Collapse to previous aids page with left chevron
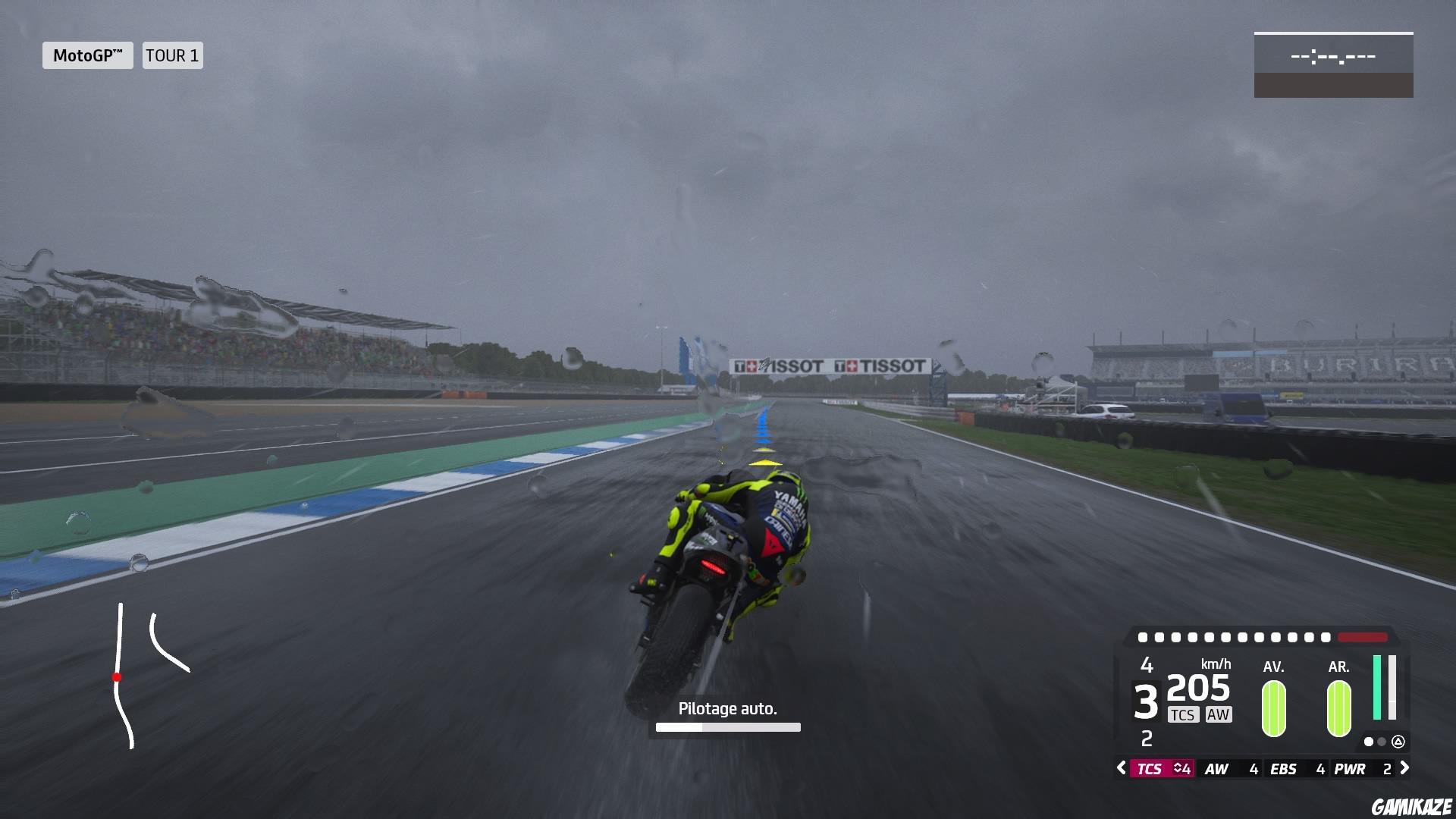1456x819 pixels. click(1121, 768)
